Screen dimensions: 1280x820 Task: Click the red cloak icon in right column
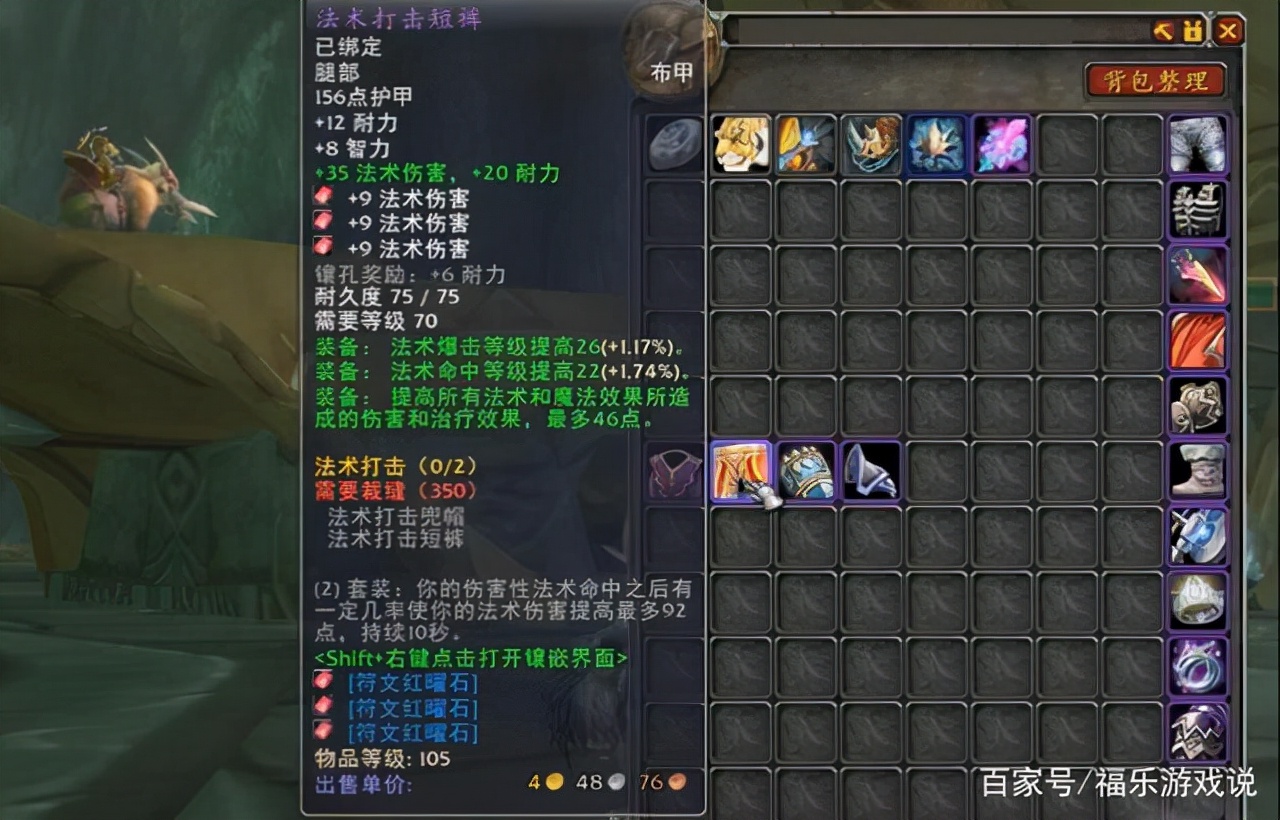1197,340
